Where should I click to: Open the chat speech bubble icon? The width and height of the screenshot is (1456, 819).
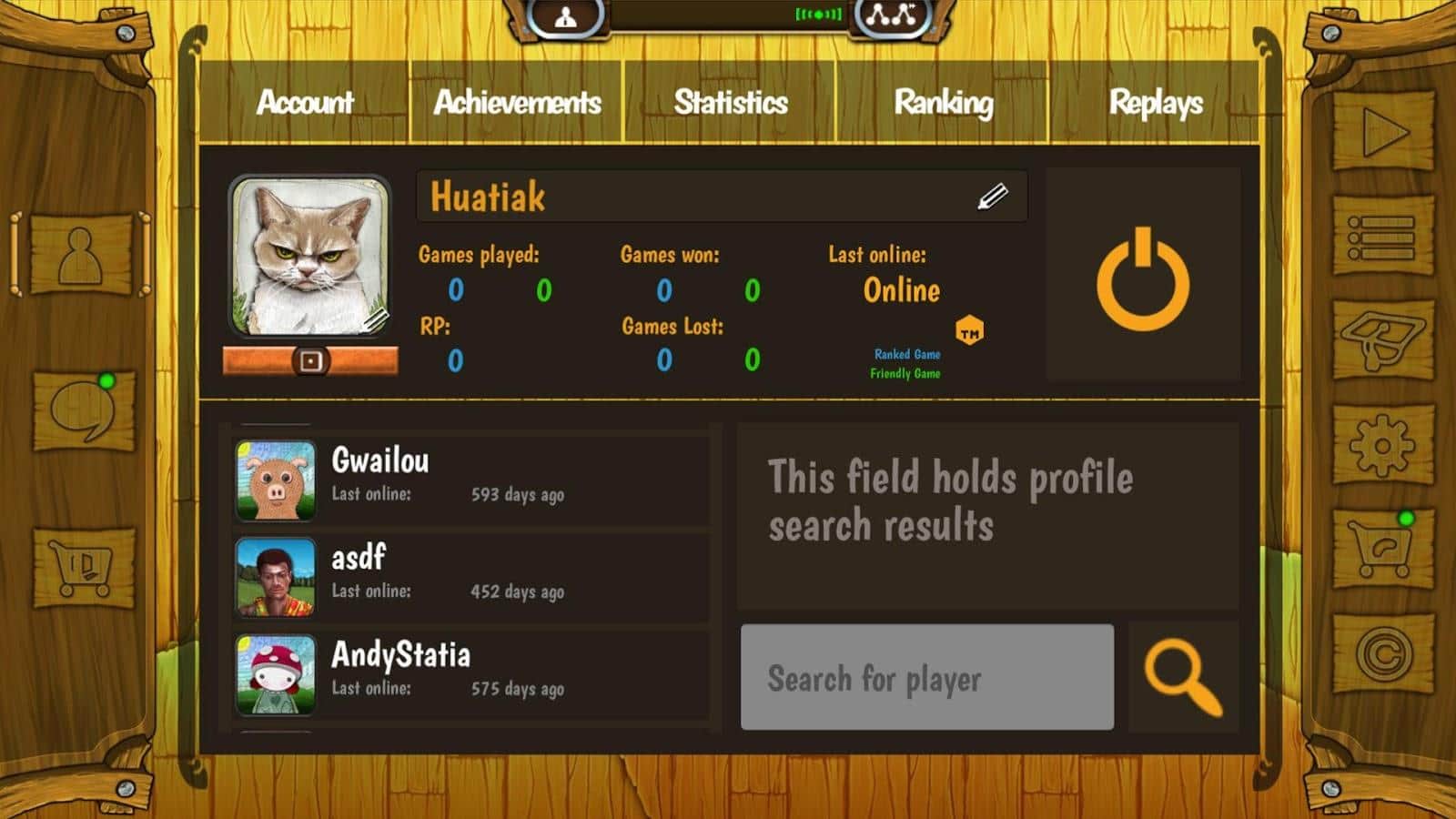pyautogui.click(x=84, y=411)
